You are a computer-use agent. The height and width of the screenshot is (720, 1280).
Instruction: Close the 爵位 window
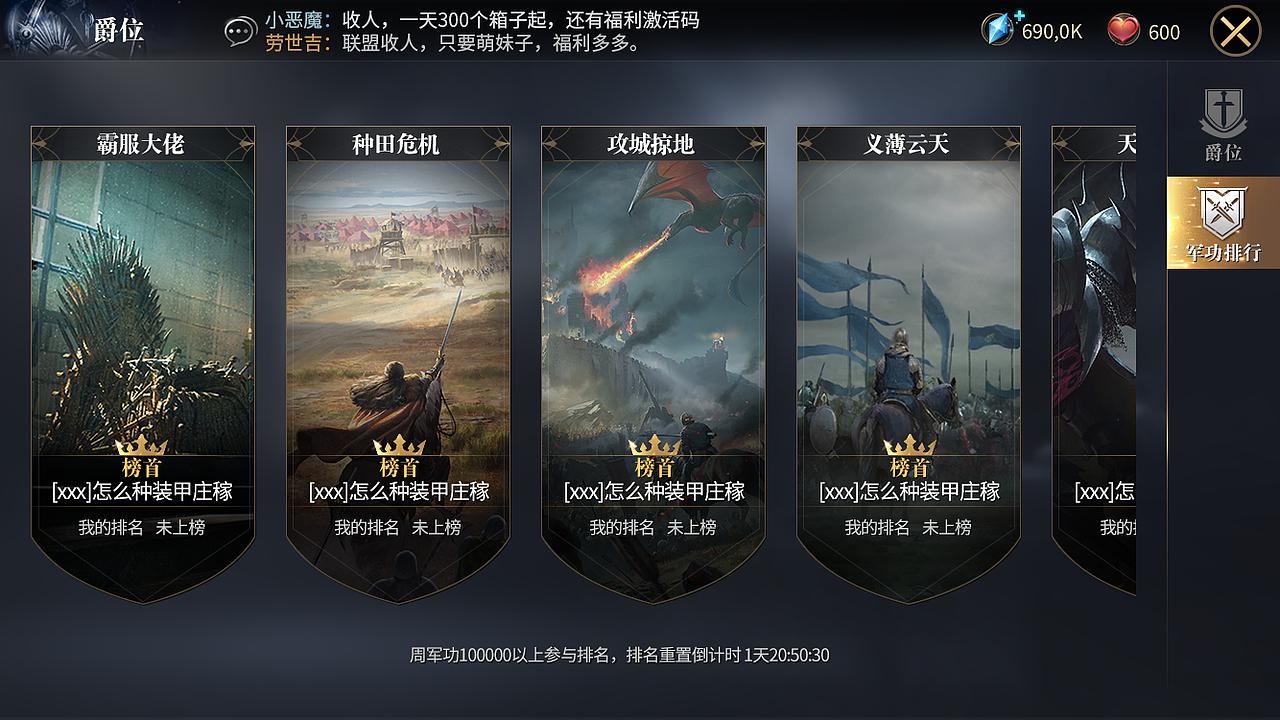click(1236, 30)
